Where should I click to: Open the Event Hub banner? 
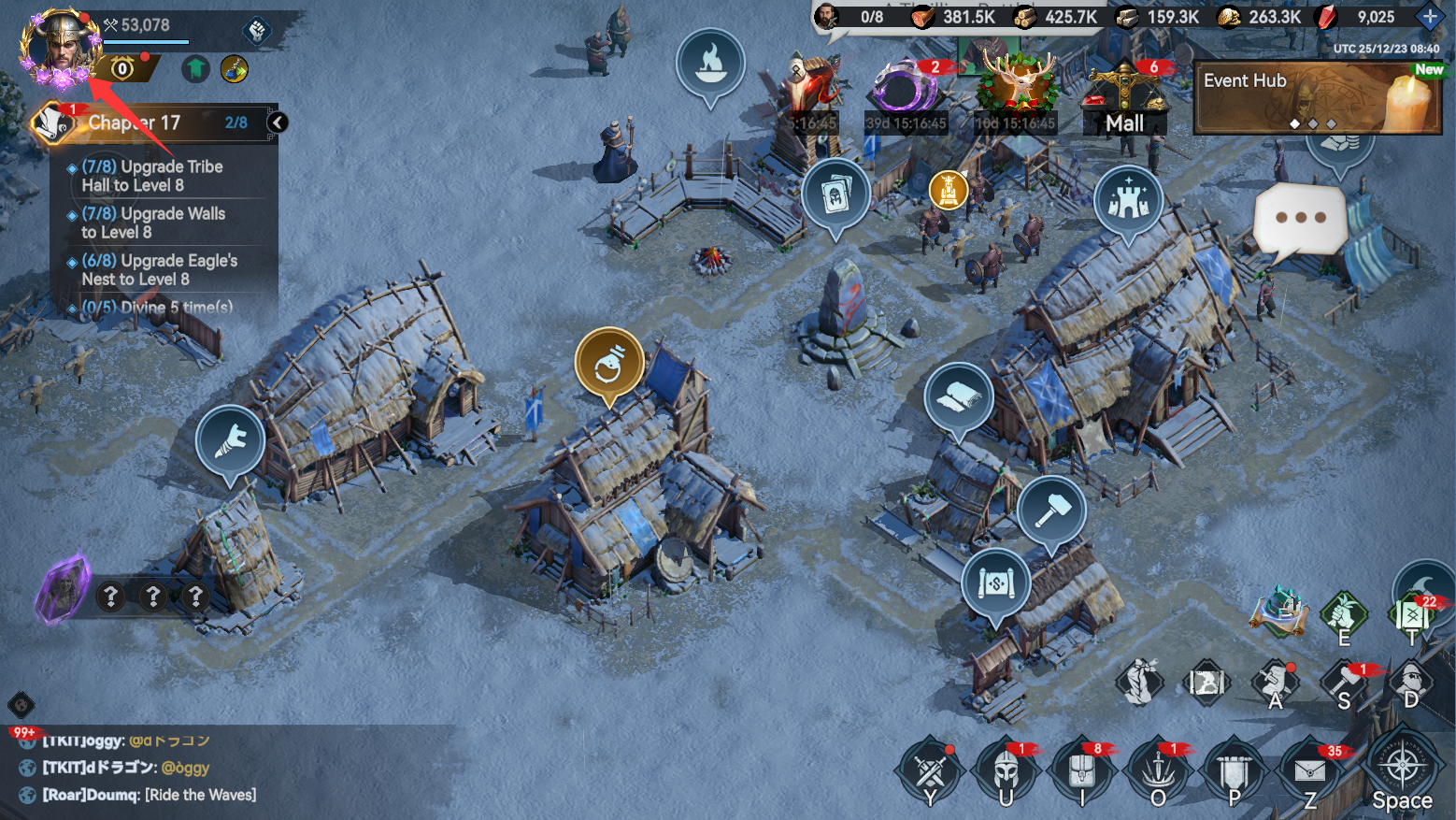coord(1318,97)
